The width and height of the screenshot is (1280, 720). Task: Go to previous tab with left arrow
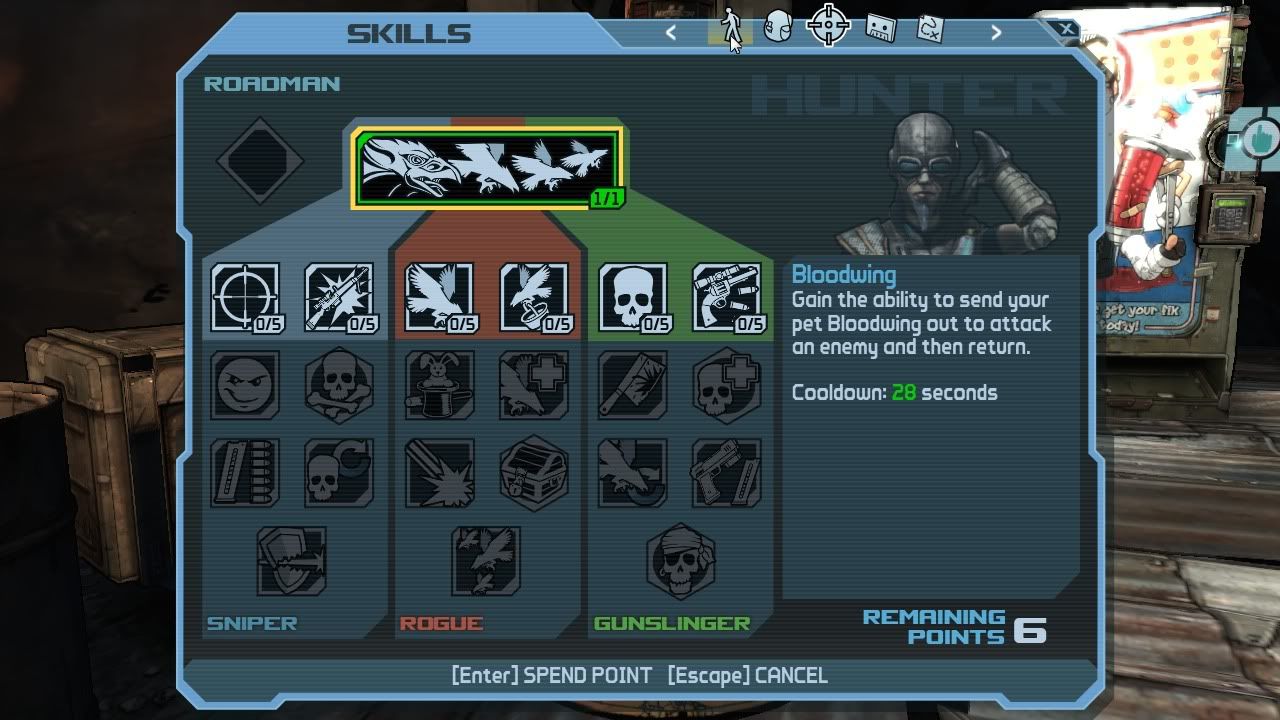click(671, 33)
